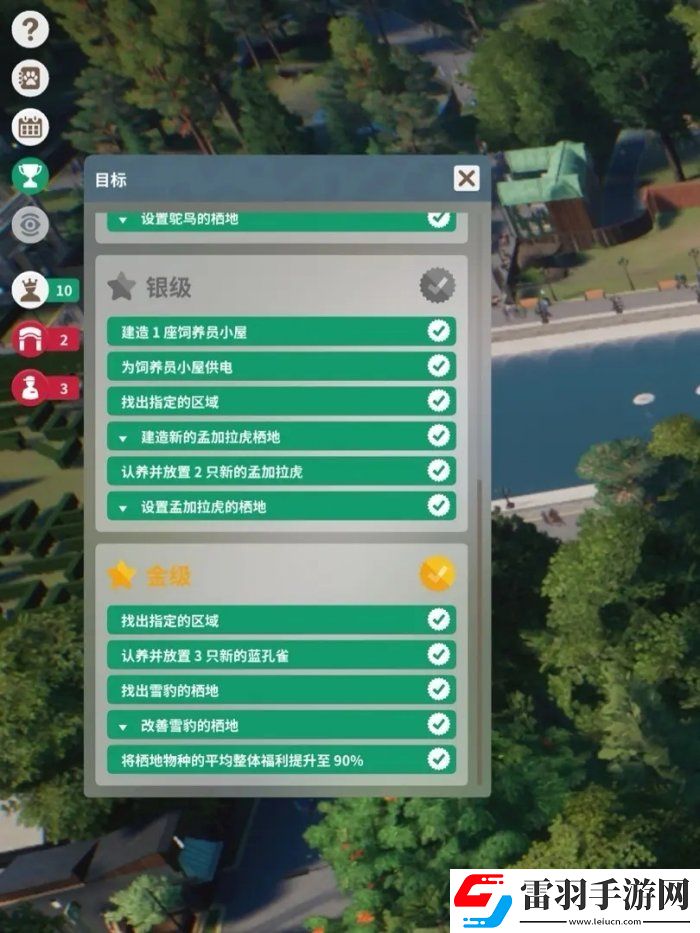Open the guest alerts icon showing 10

point(32,291)
